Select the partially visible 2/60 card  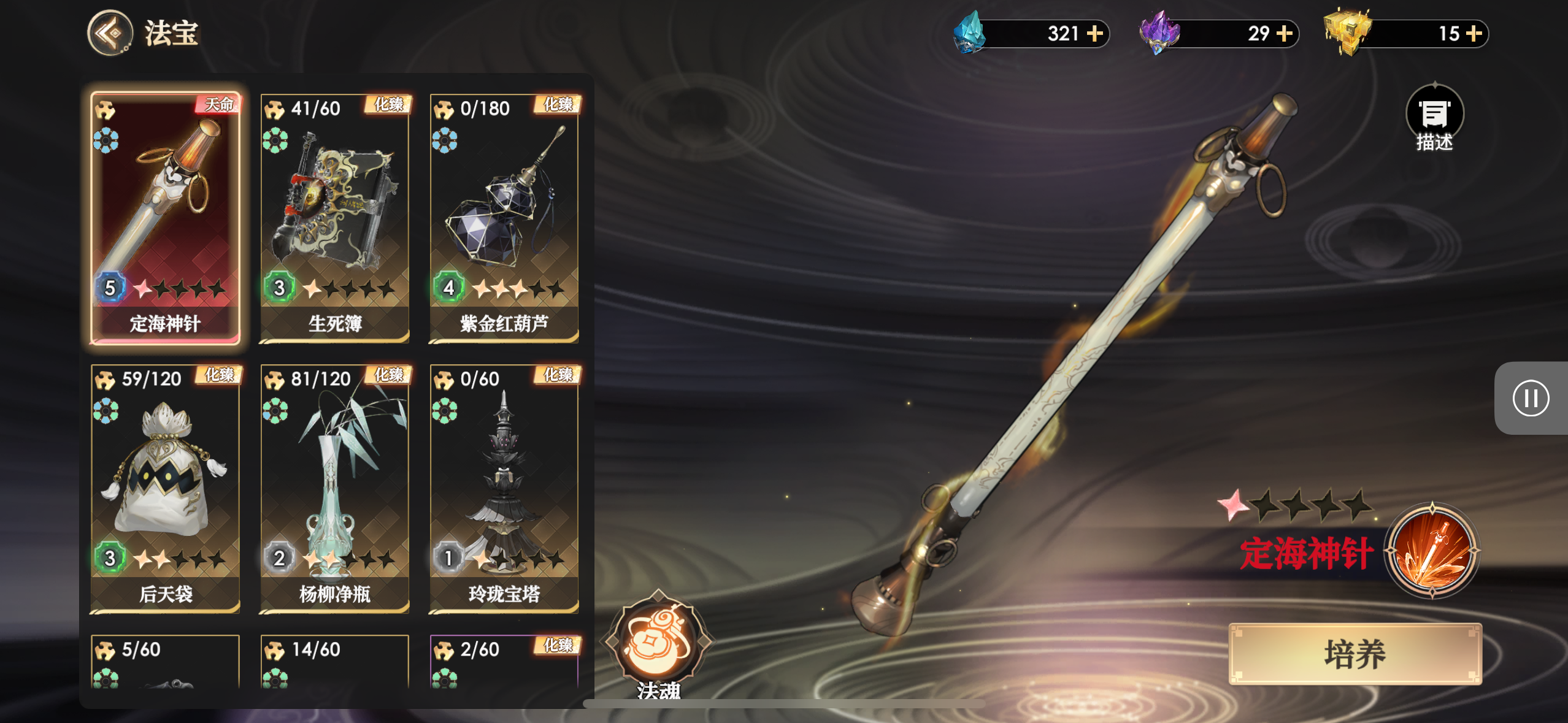(504, 662)
